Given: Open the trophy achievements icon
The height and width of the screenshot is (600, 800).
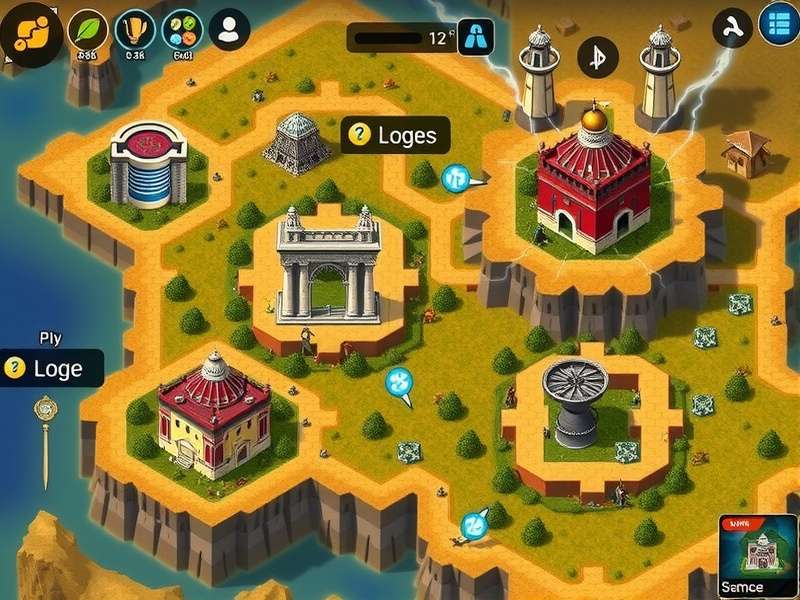Looking at the screenshot, I should pyautogui.click(x=135, y=29).
